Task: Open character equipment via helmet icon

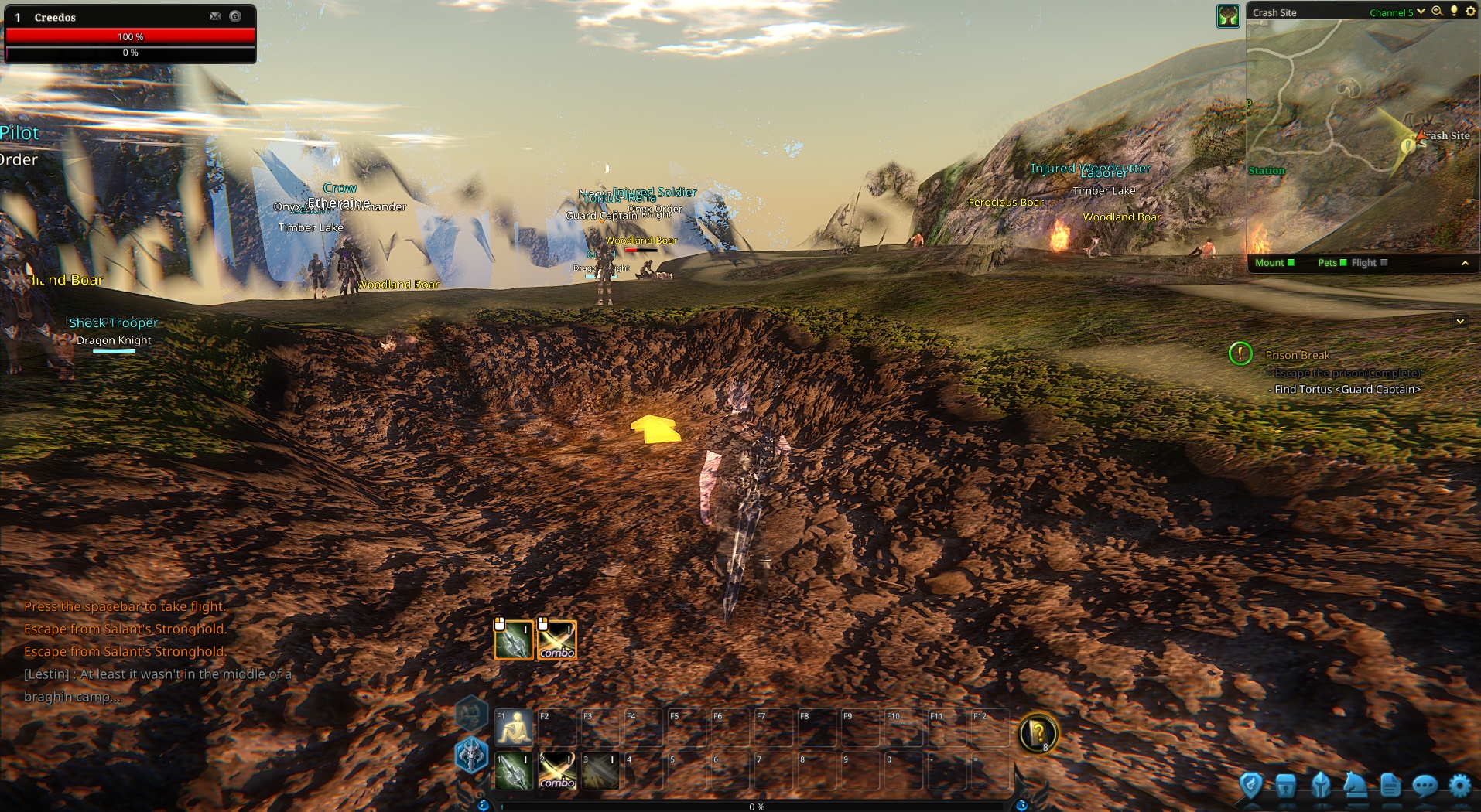Action: (x=1321, y=785)
